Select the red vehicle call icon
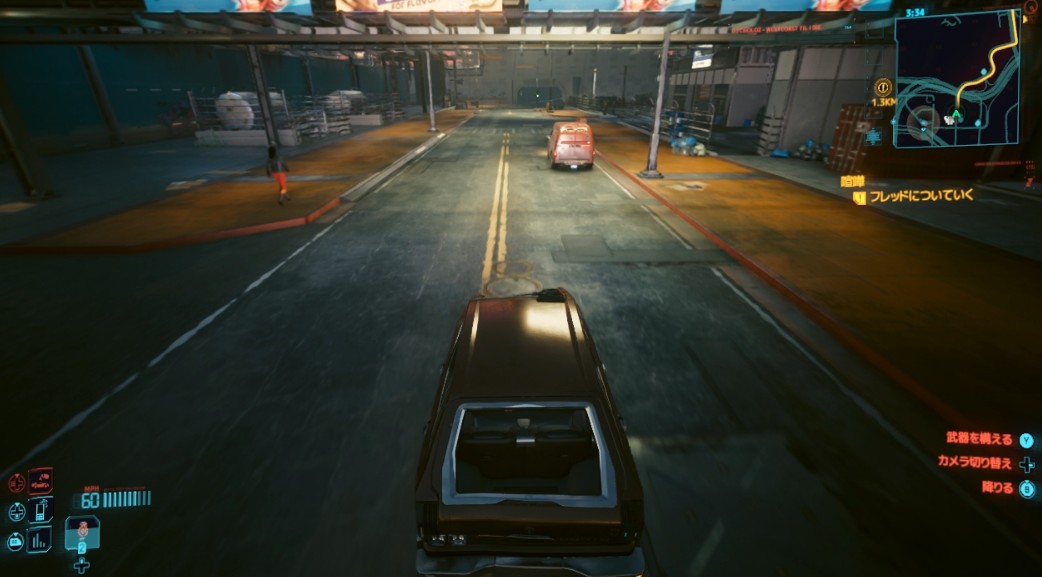Viewport: 1042px width, 577px height. click(41, 482)
